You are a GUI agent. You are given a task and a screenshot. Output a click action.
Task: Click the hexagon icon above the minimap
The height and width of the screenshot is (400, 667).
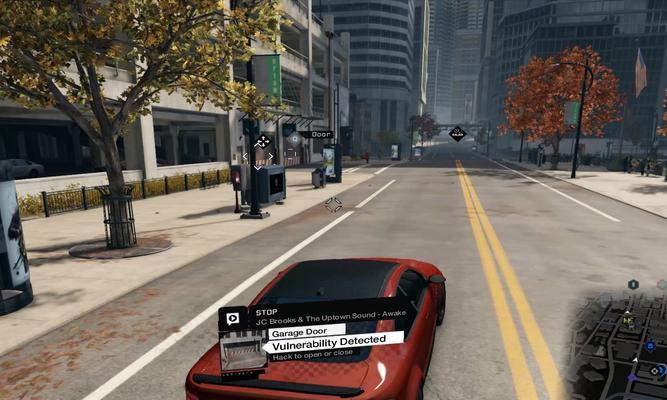click(x=633, y=285)
